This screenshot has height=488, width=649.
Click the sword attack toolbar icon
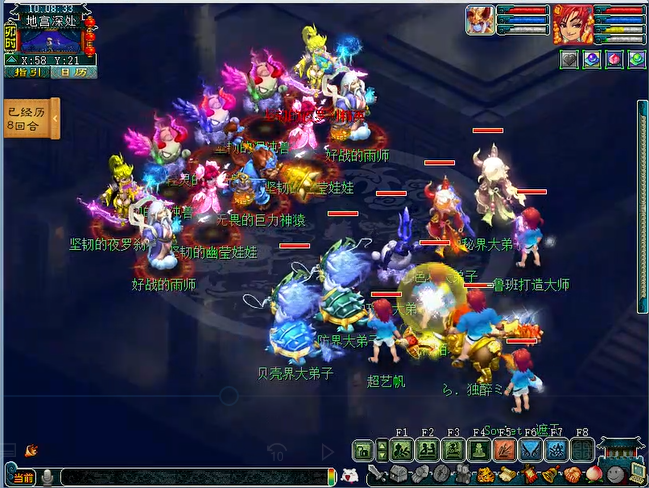tap(377, 474)
